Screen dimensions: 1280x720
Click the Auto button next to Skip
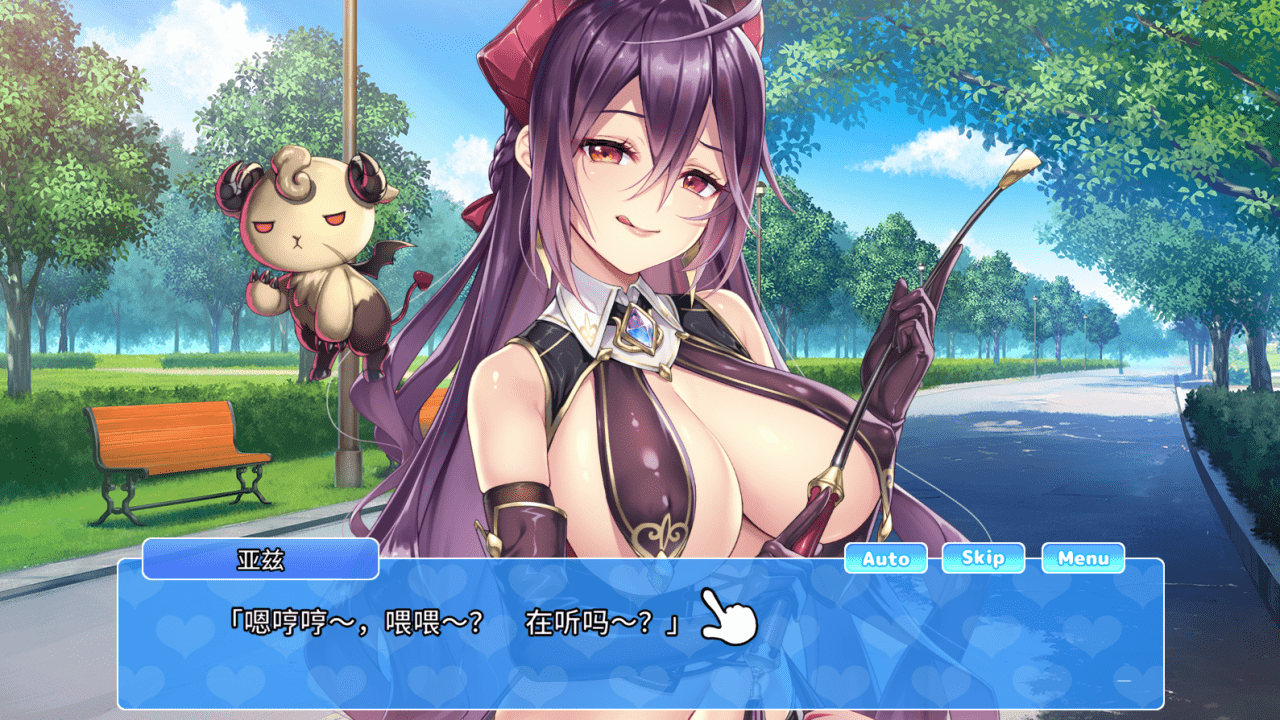point(884,559)
